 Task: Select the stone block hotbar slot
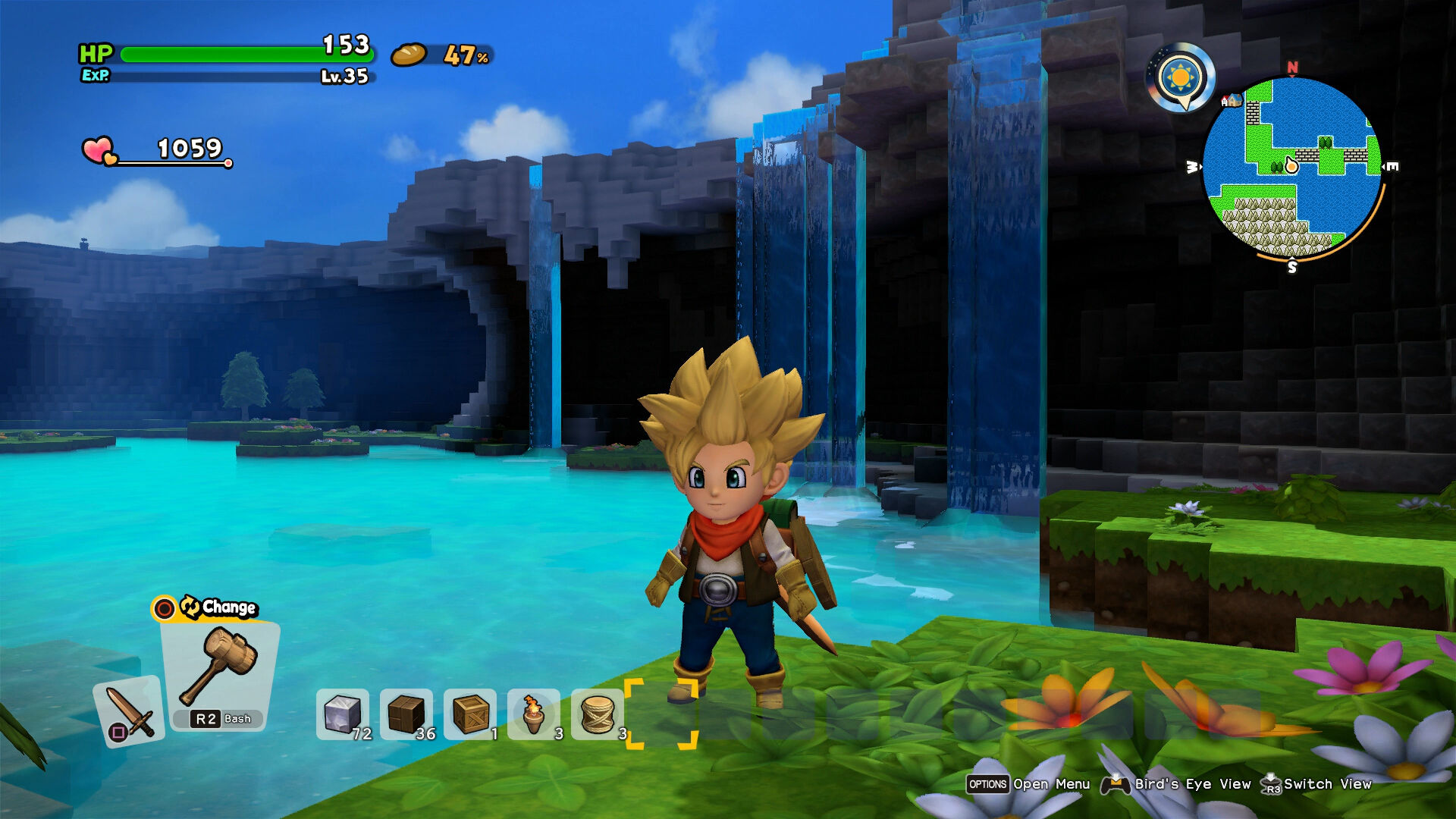point(343,714)
